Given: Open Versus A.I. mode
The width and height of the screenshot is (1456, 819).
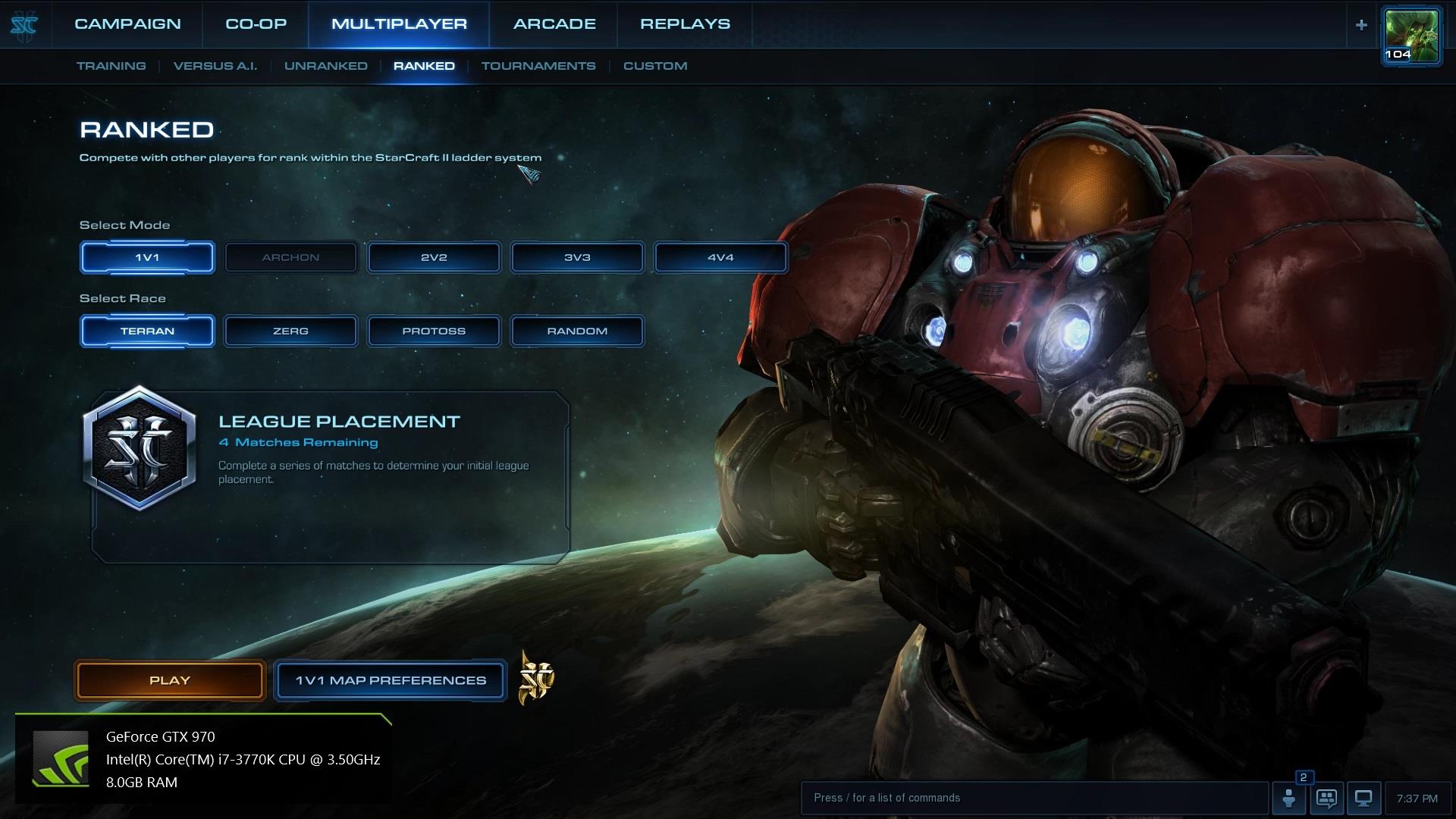Looking at the screenshot, I should pos(215,66).
